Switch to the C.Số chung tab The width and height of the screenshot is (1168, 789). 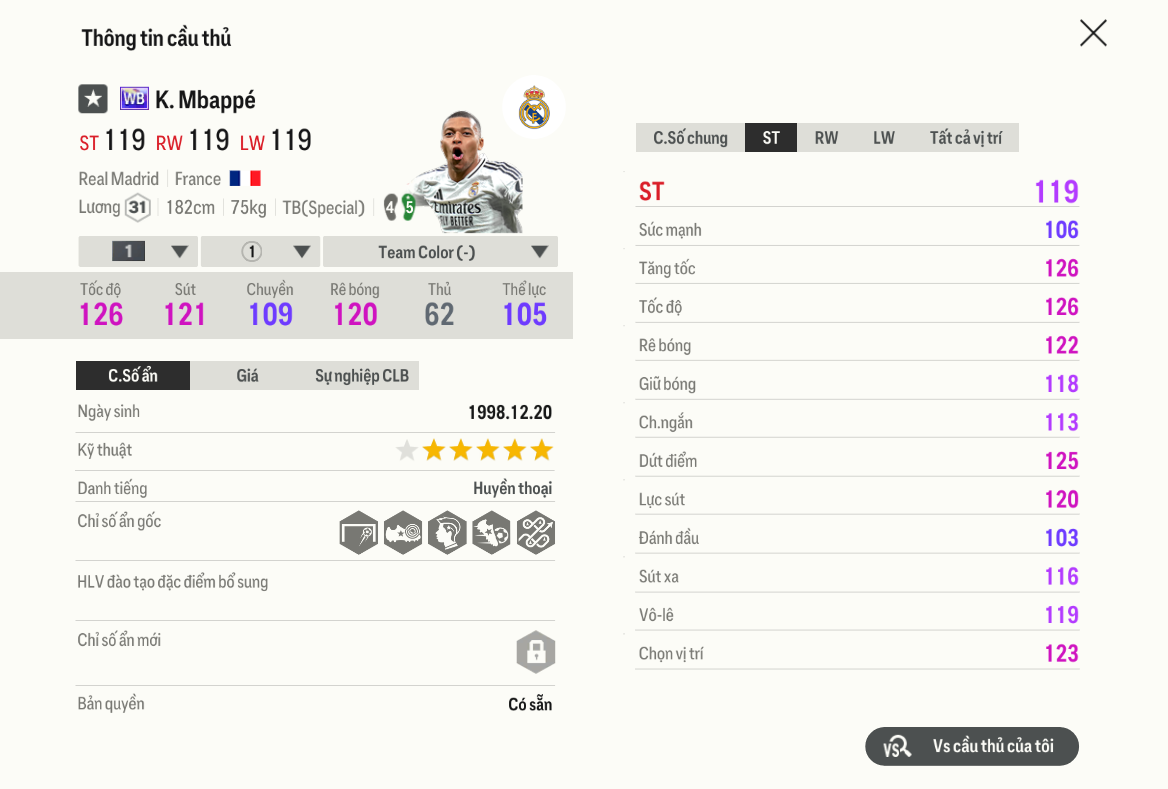(x=690, y=138)
